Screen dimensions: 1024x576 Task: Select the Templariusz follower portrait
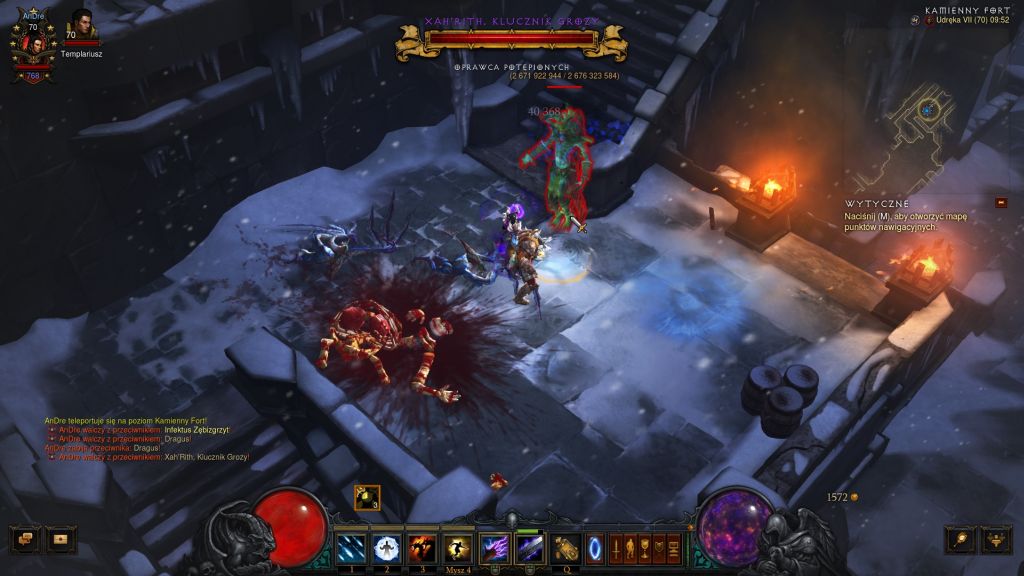coord(80,26)
